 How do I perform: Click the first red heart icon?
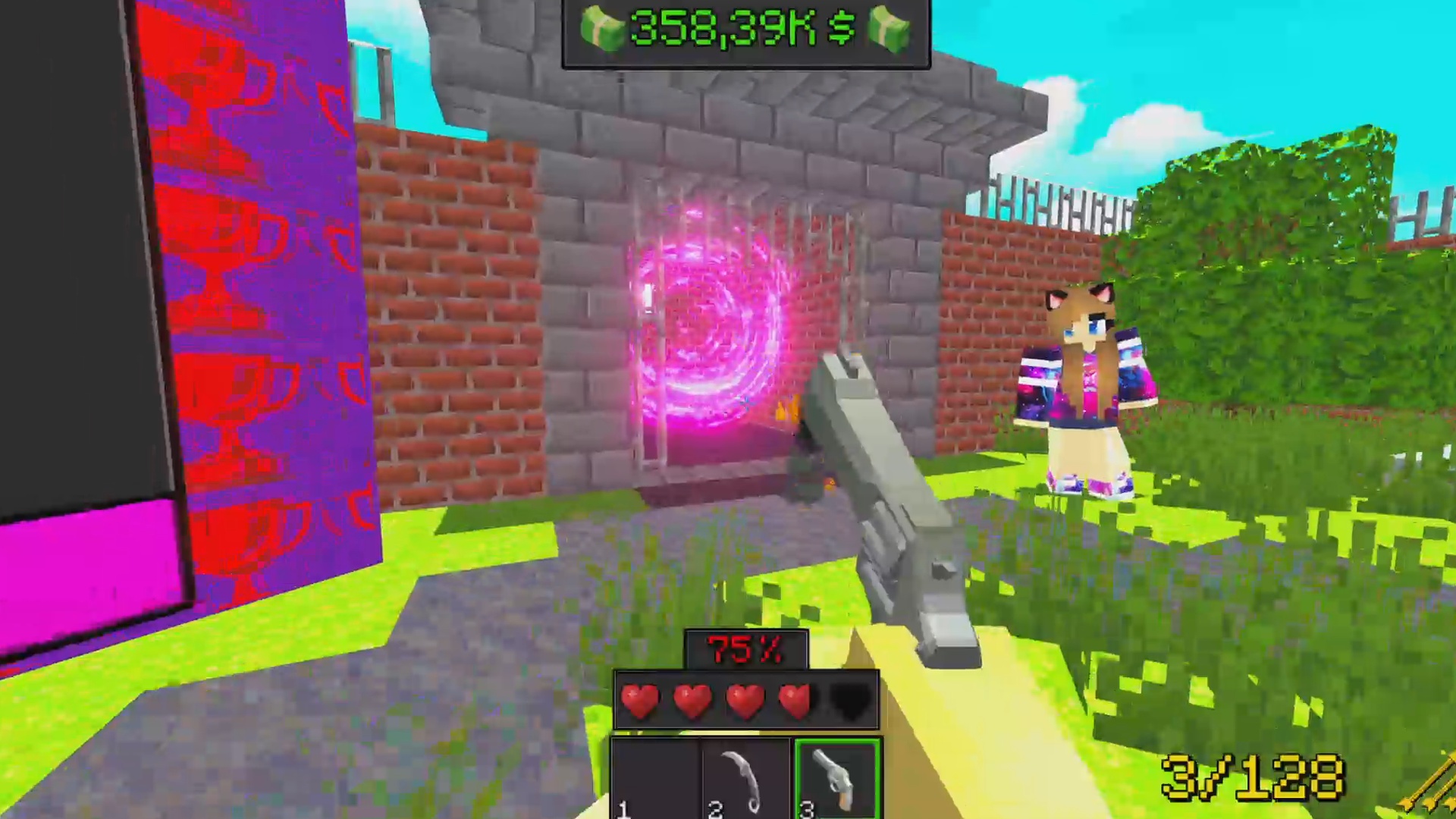click(x=641, y=701)
